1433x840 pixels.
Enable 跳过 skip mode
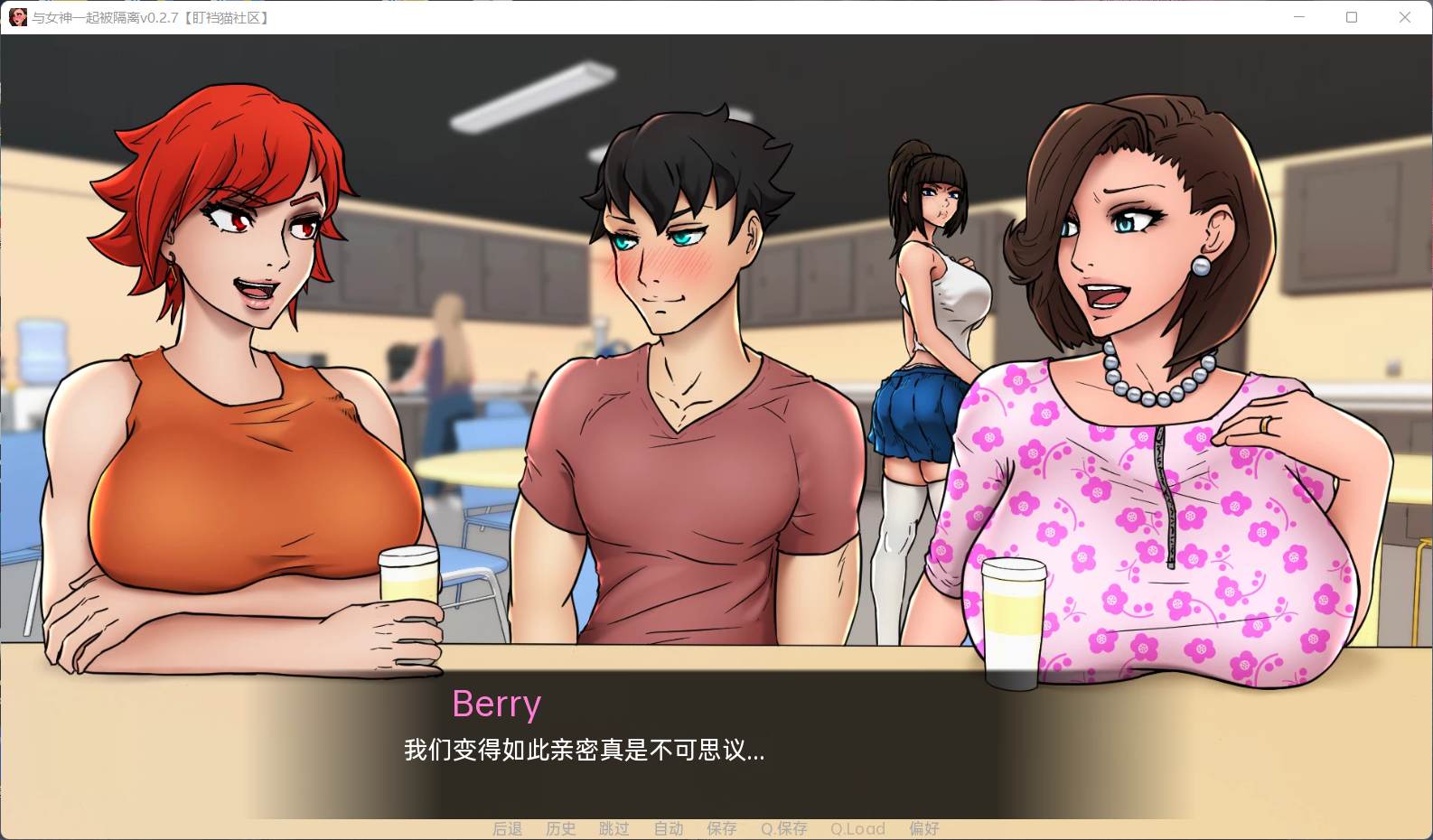coord(614,828)
